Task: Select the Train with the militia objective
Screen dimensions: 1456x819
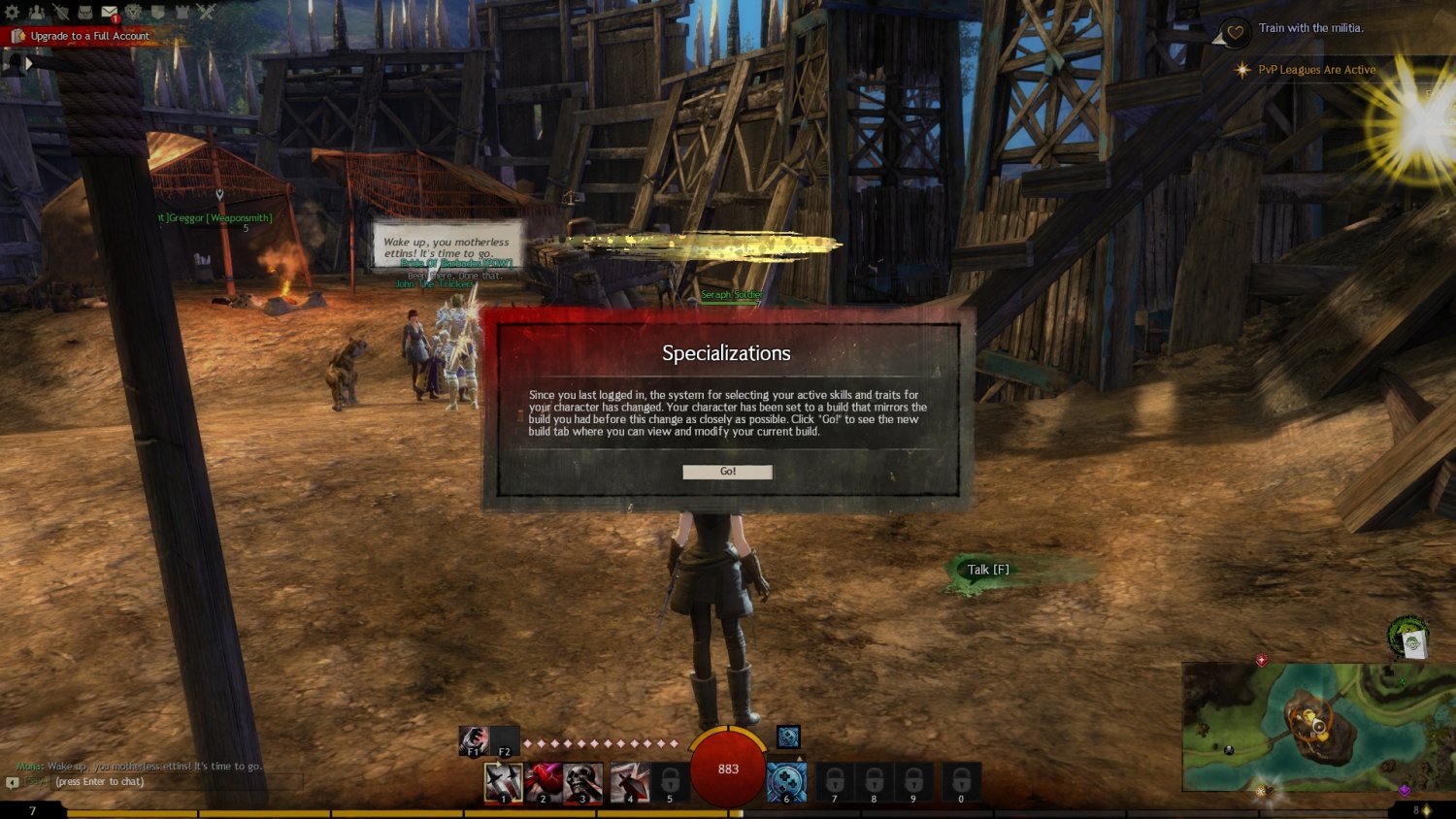Action: tap(1310, 28)
